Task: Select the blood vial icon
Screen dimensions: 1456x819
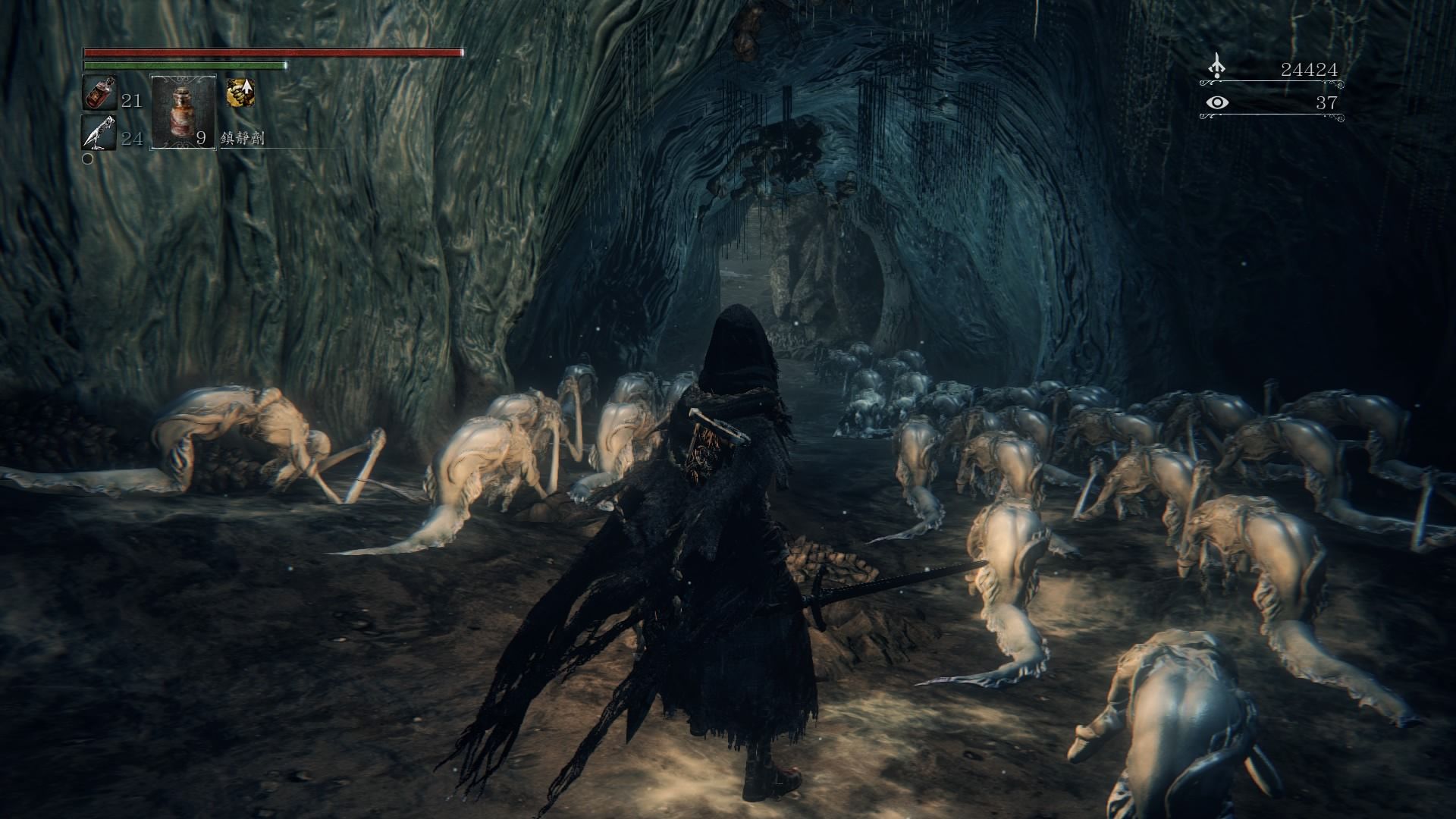Action: [99, 93]
